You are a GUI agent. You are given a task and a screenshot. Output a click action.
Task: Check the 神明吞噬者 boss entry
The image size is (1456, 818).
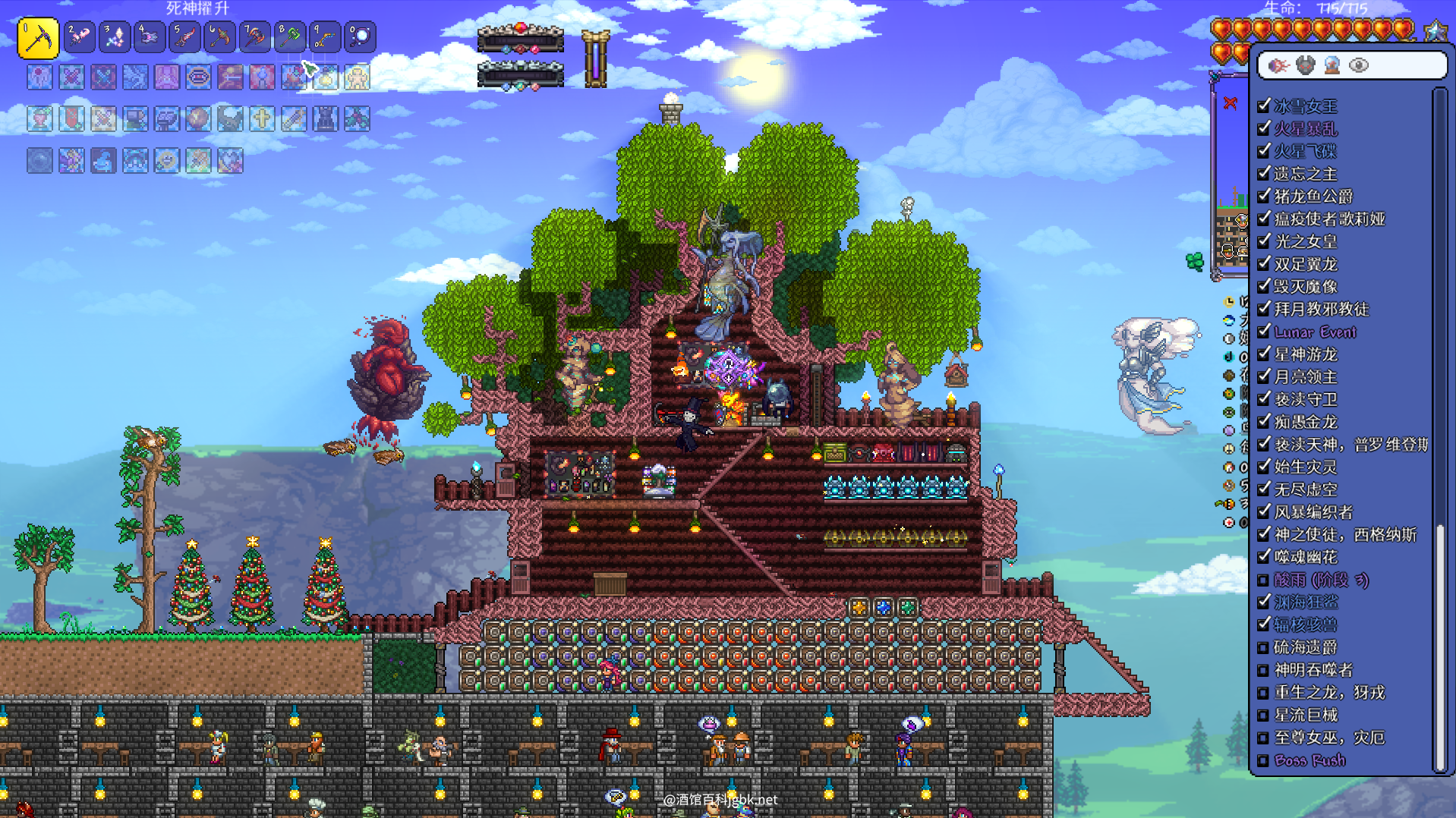[1264, 670]
